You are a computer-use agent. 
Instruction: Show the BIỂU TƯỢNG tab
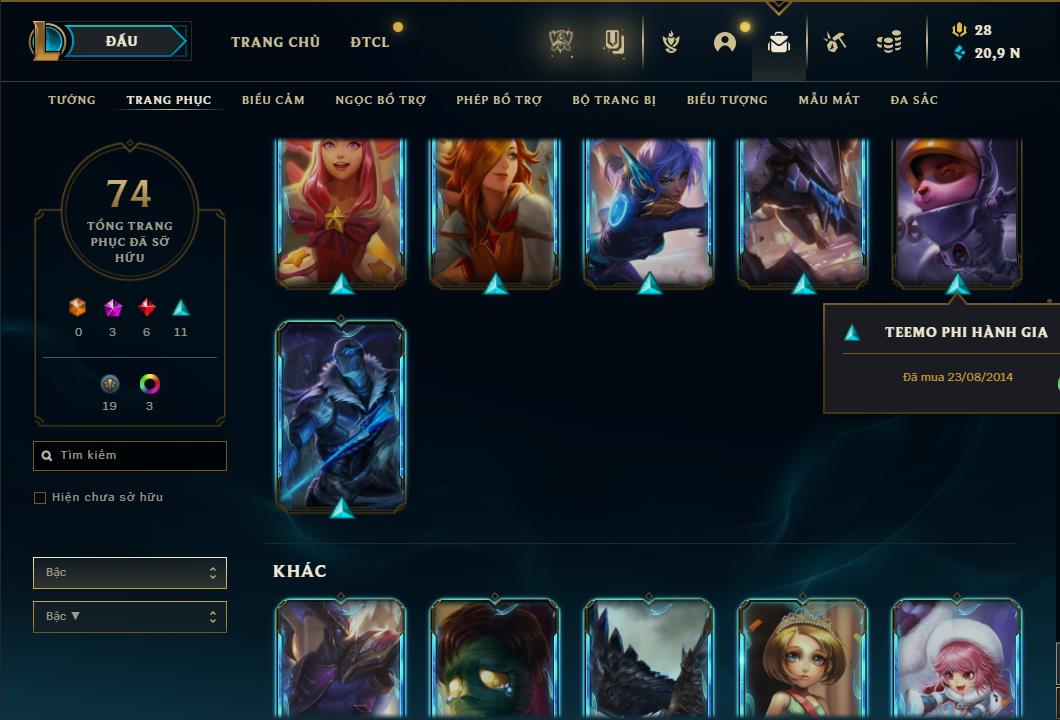click(727, 100)
